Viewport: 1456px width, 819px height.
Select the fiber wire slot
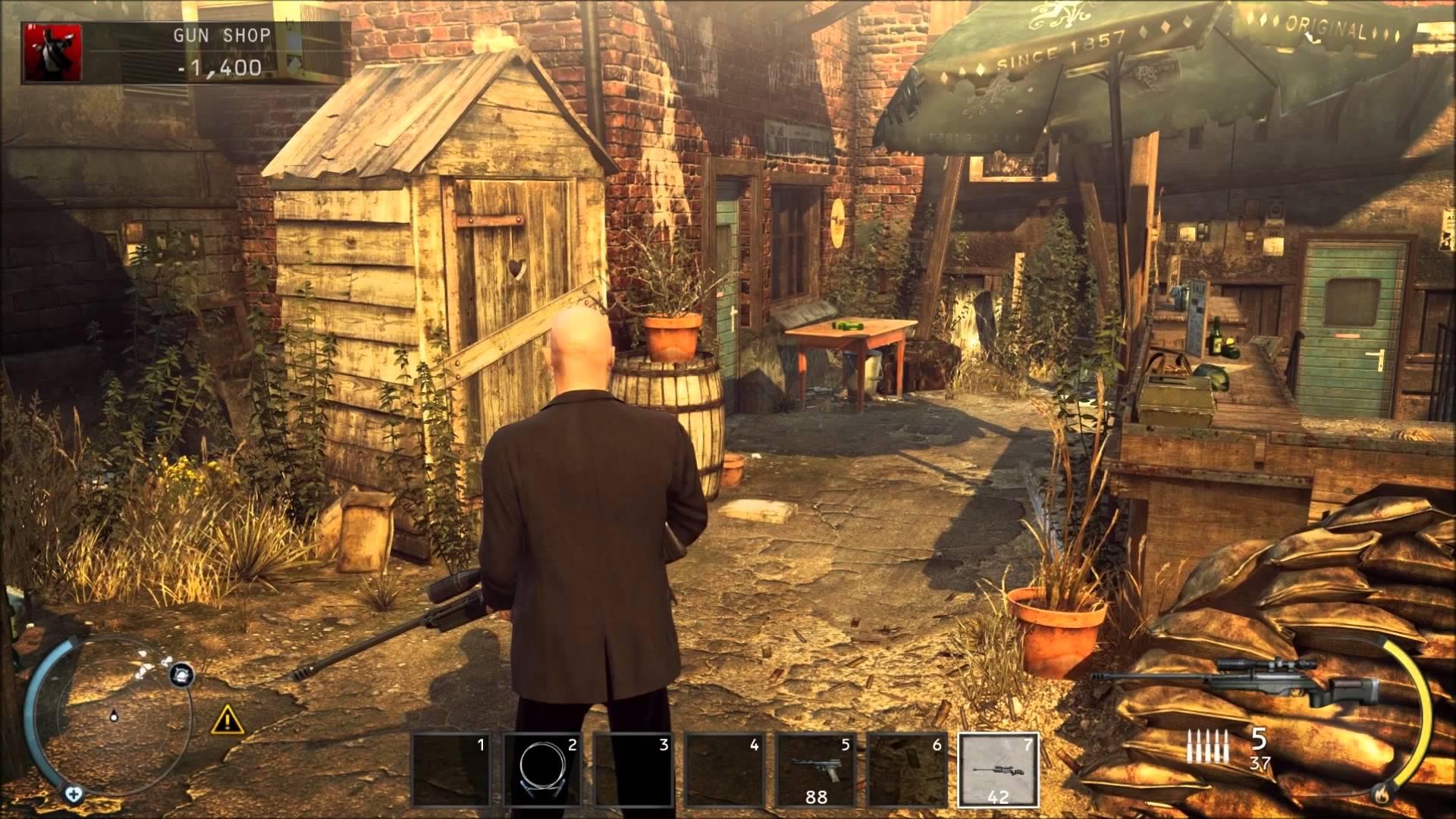(543, 769)
